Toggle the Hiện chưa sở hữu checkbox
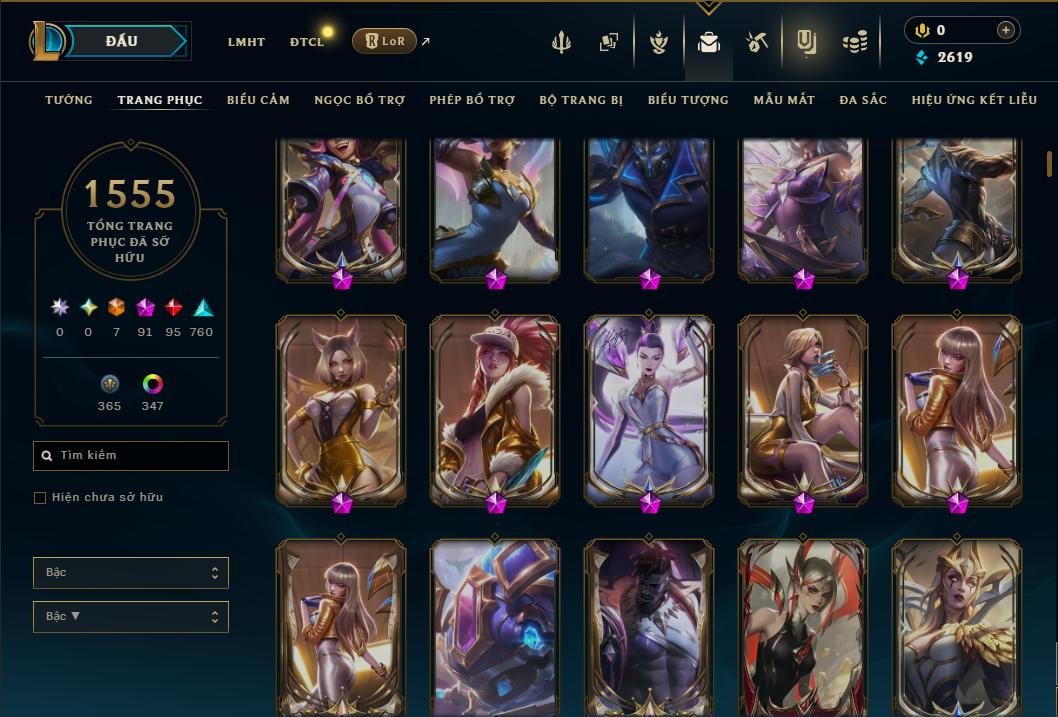 pos(40,498)
